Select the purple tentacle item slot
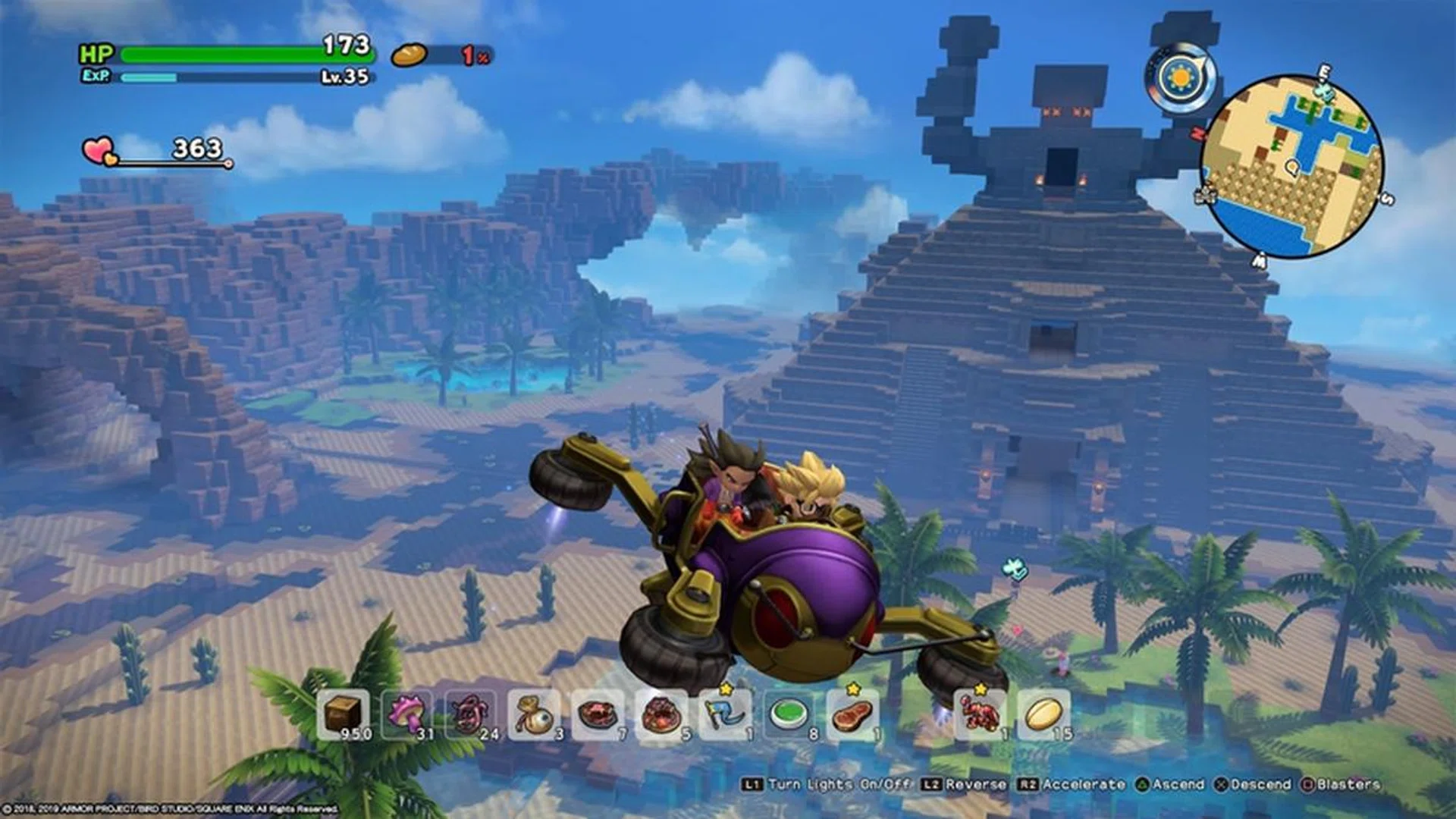Viewport: 1456px width, 819px height. (x=470, y=714)
